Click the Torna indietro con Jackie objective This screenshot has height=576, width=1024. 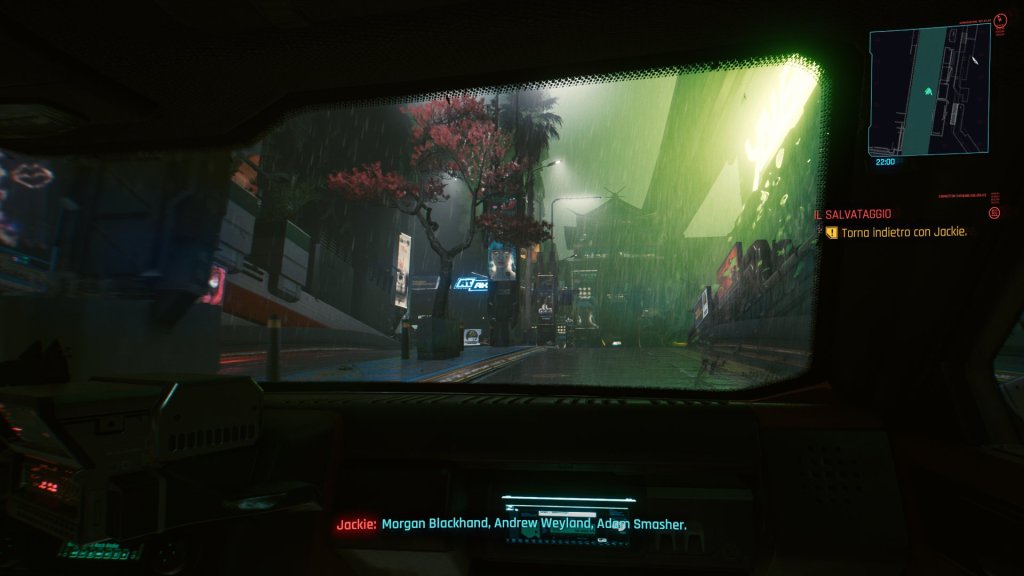[x=903, y=232]
